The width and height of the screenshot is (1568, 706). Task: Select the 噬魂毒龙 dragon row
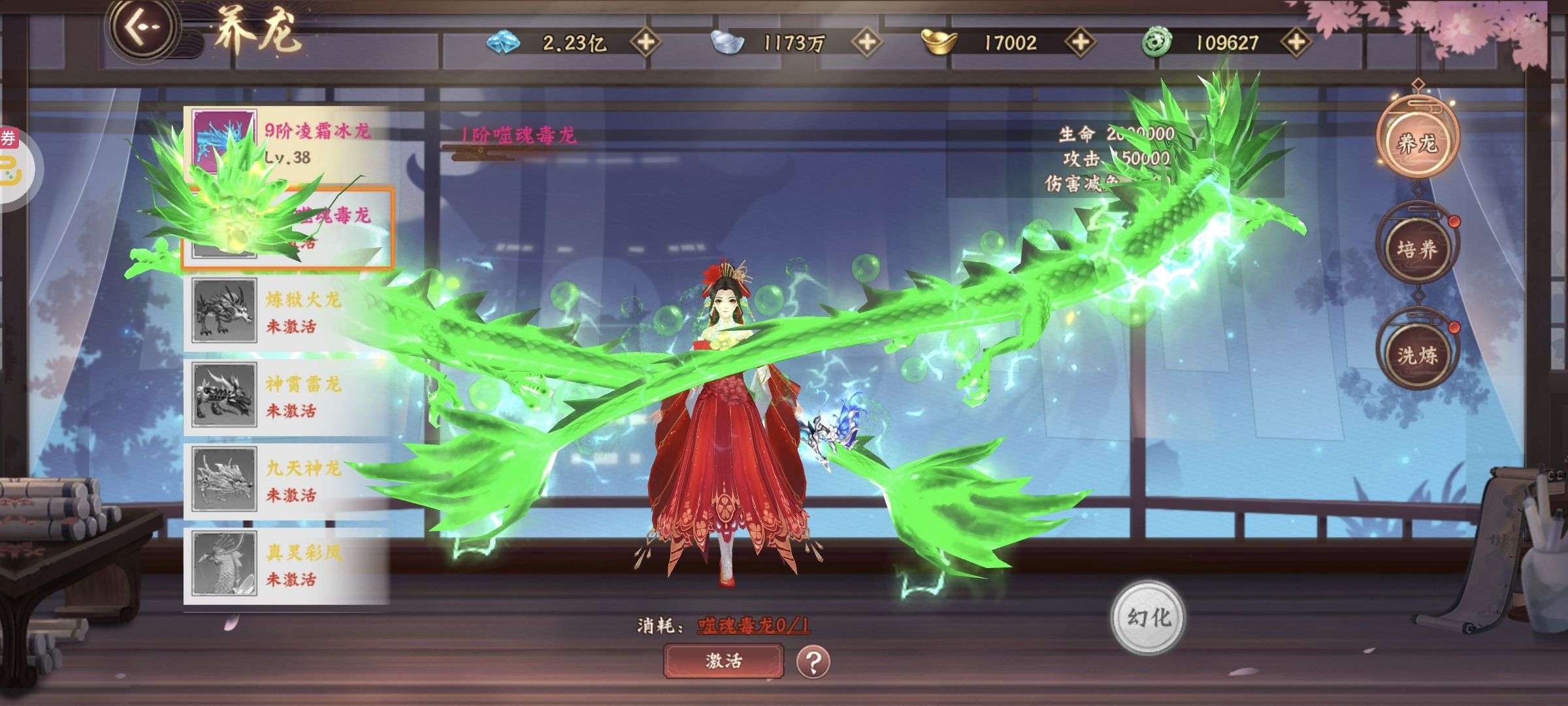[287, 229]
